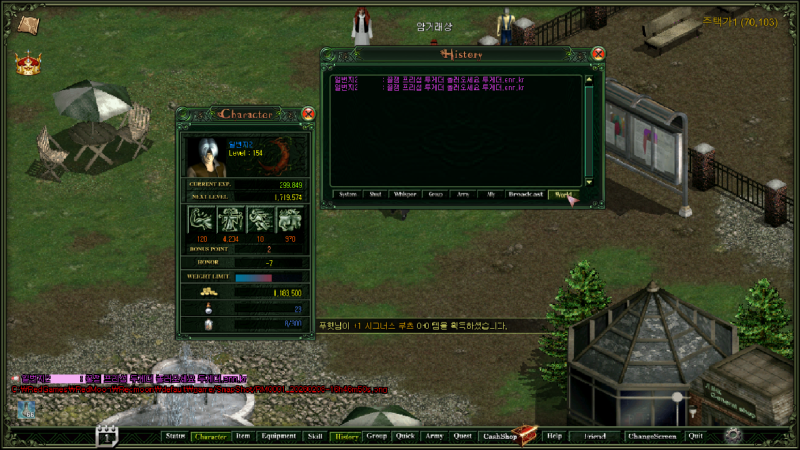This screenshot has height=450, width=800.
Task: Open the gear settings icon
Action: coord(733,435)
